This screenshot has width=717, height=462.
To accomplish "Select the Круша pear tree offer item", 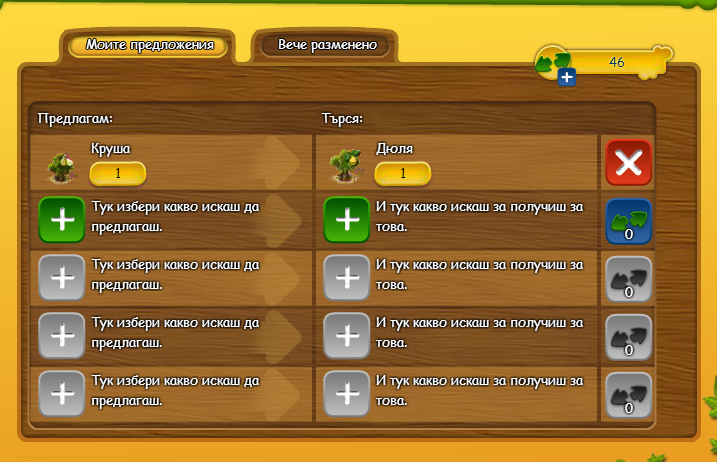I will click(x=62, y=165).
